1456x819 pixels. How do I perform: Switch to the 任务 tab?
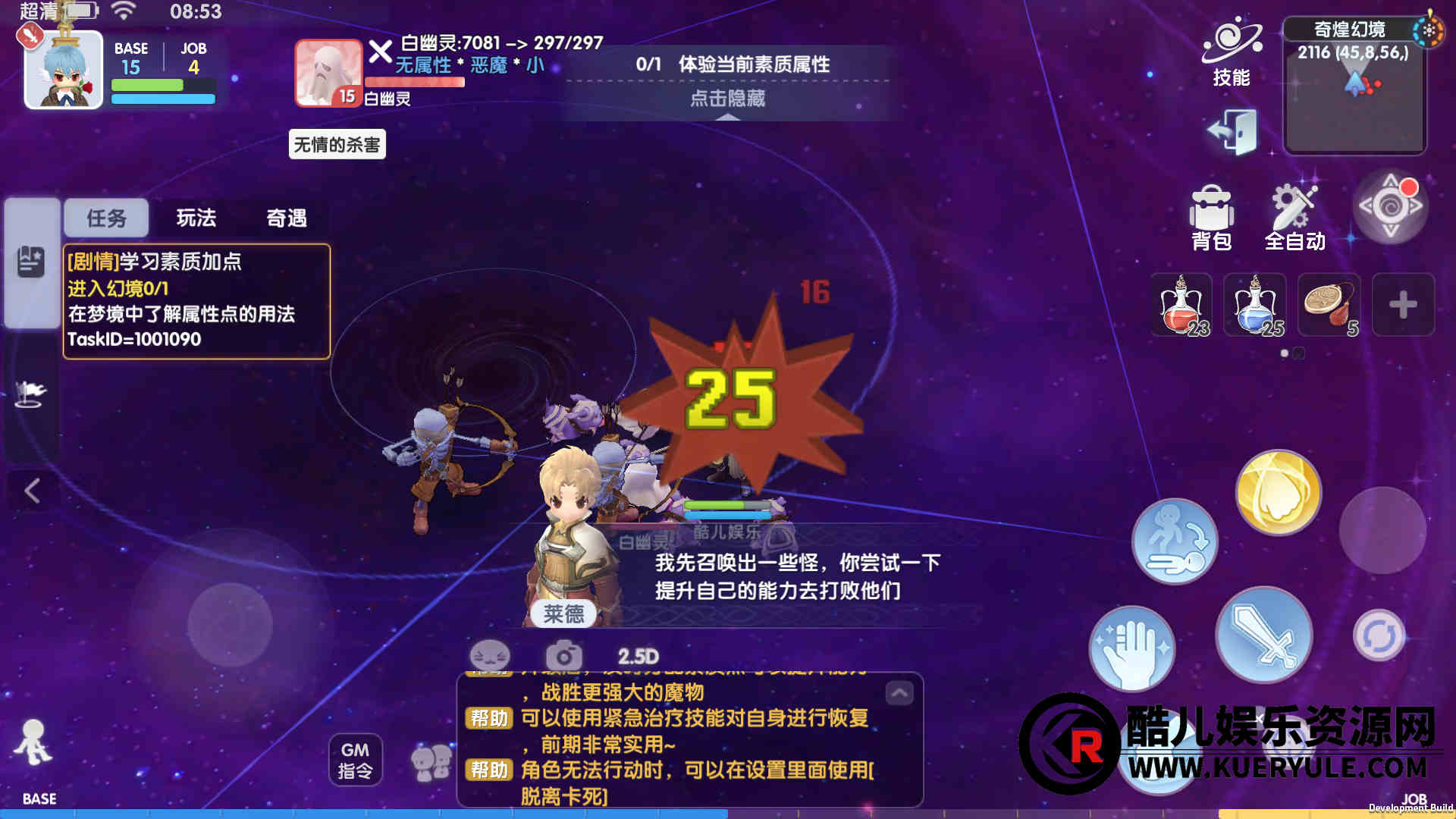106,218
